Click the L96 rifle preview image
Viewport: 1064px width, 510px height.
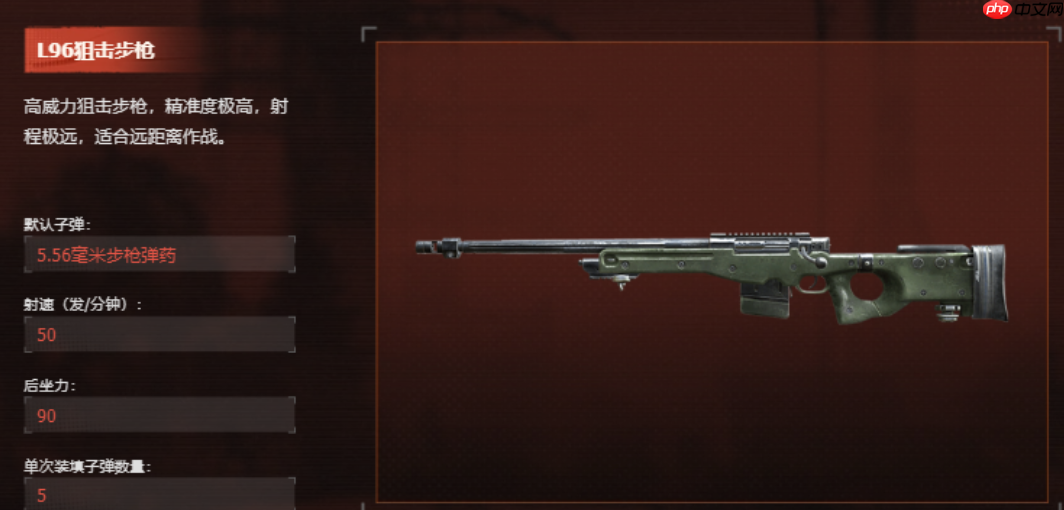click(711, 276)
